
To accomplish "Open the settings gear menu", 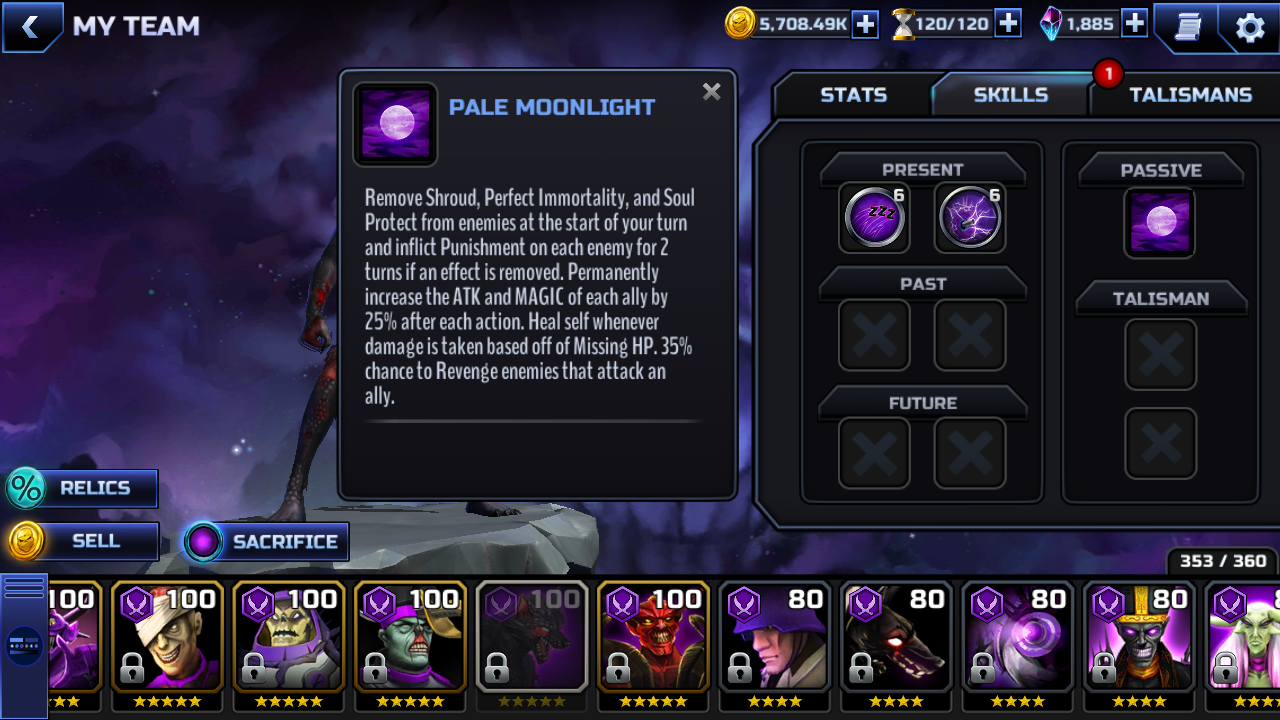I will pos(1250,27).
